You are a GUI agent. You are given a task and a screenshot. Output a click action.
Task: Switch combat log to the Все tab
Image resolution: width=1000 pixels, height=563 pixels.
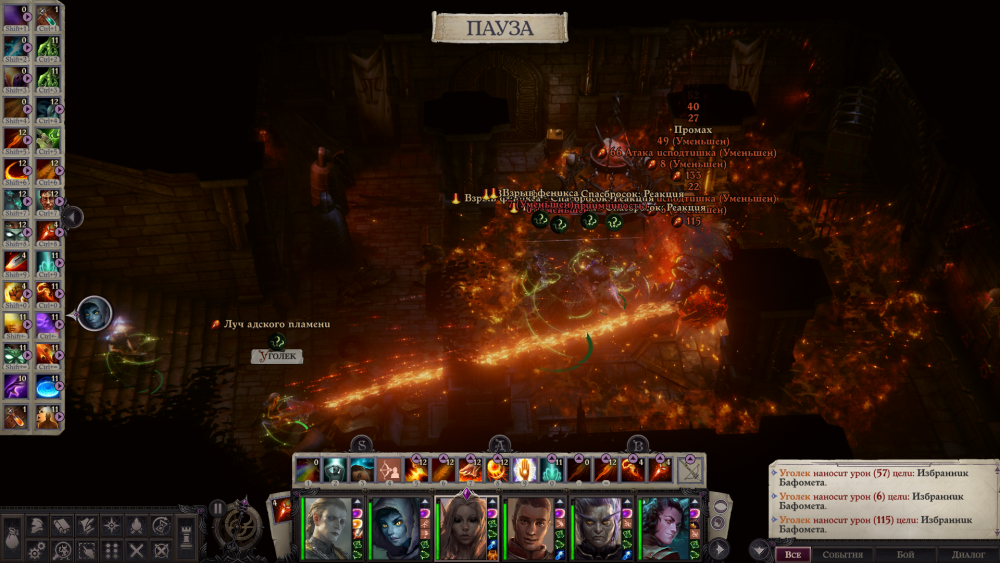[792, 554]
